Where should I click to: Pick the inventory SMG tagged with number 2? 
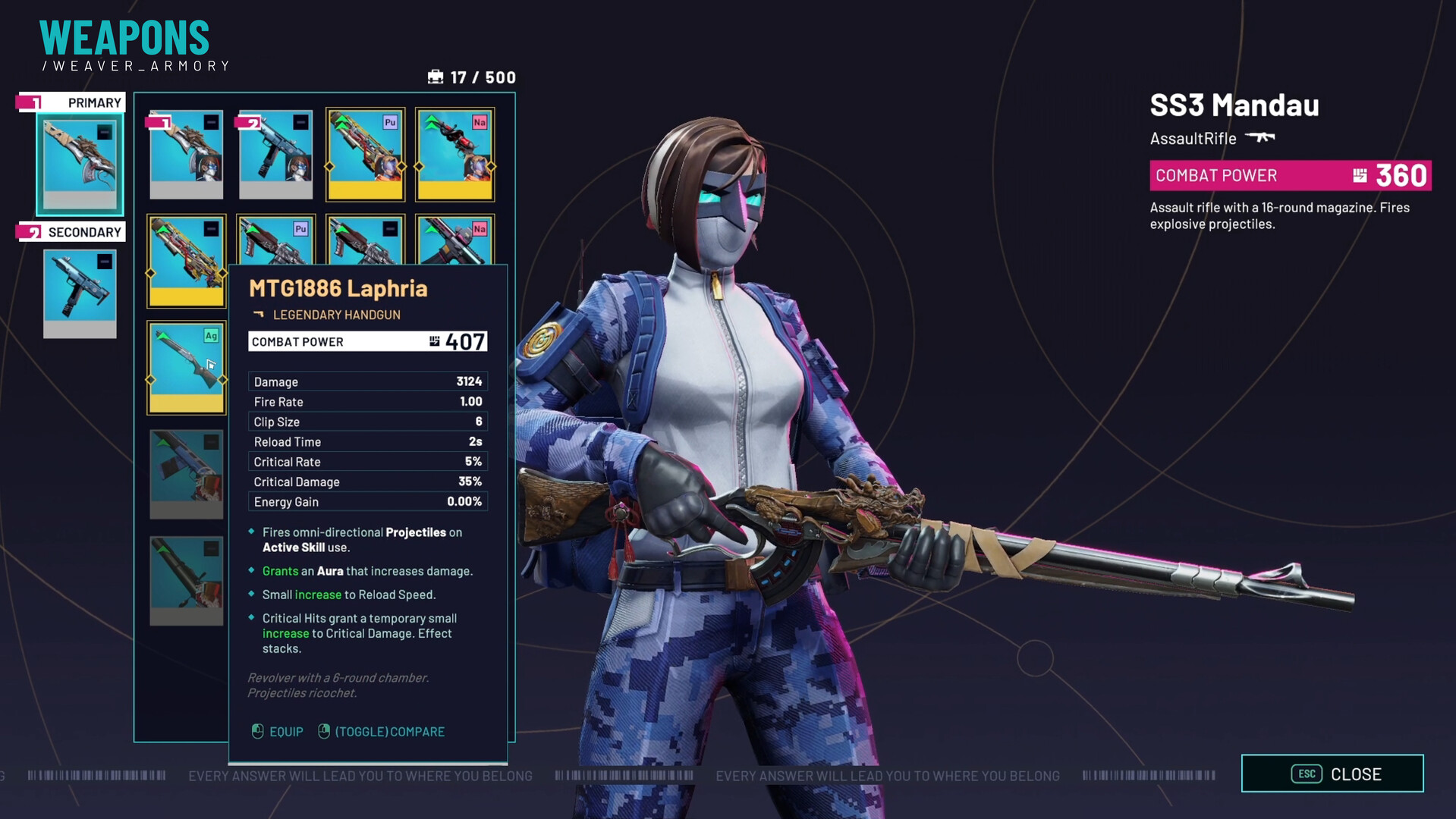pyautogui.click(x=275, y=155)
